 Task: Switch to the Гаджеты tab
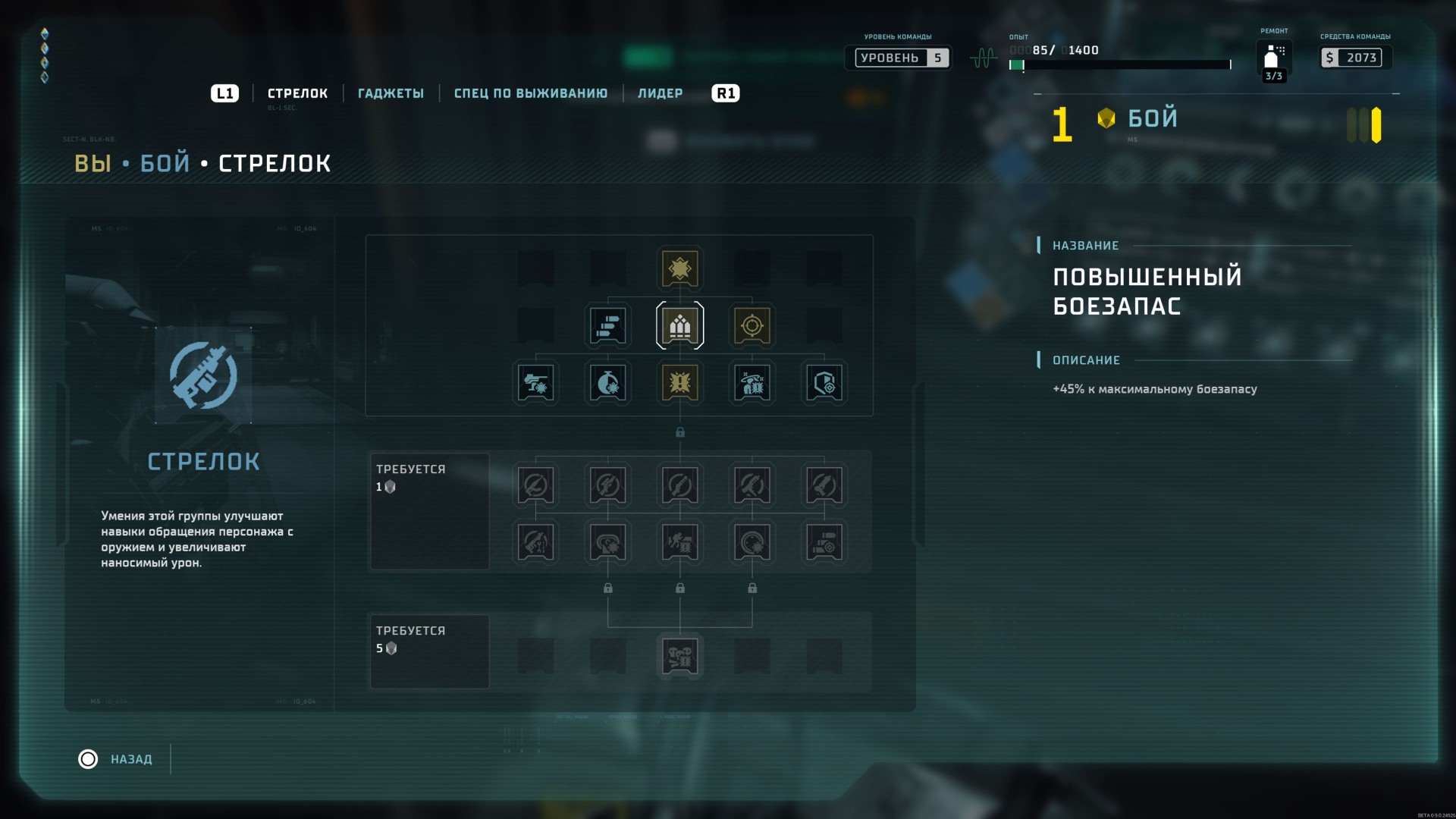coord(391,93)
